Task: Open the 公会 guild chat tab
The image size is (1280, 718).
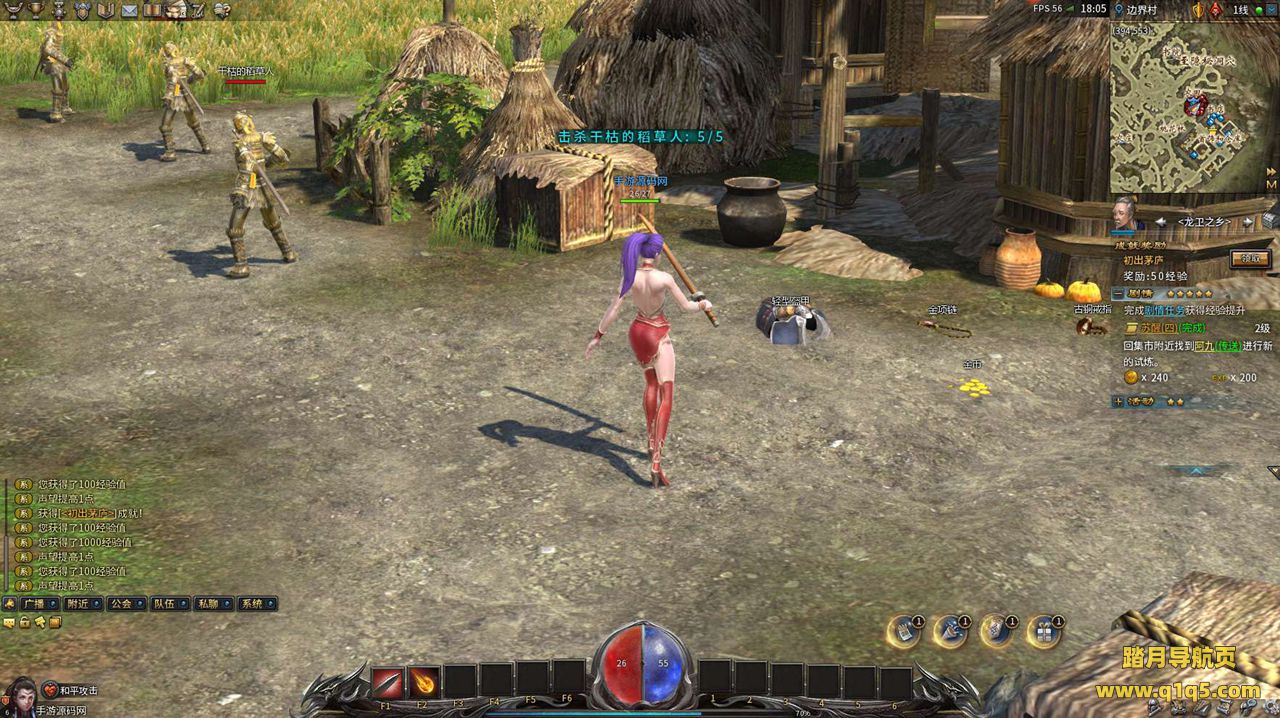Action: pyautogui.click(x=121, y=604)
